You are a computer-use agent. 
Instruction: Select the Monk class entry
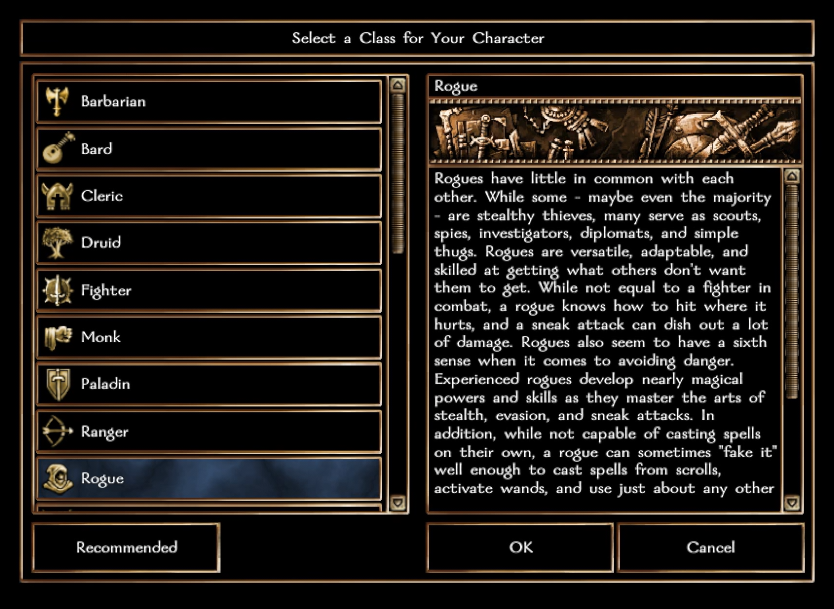209,338
